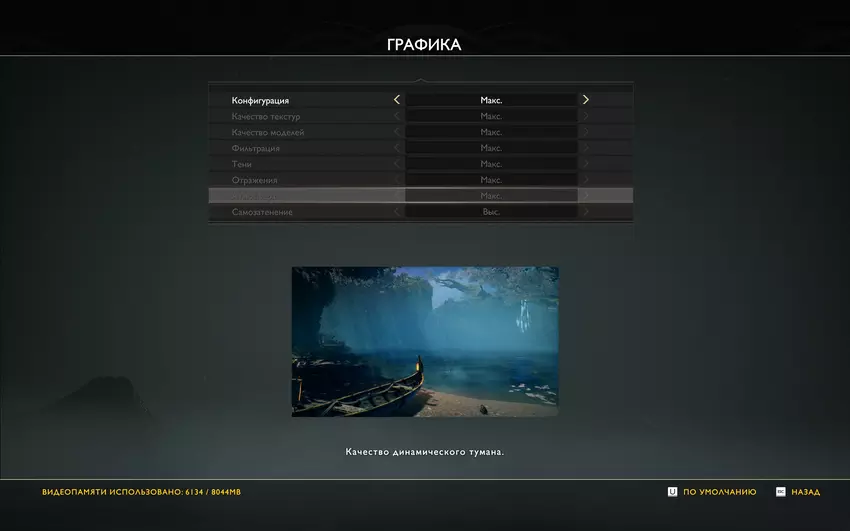Reset settings with По умолчанию

(x=712, y=492)
